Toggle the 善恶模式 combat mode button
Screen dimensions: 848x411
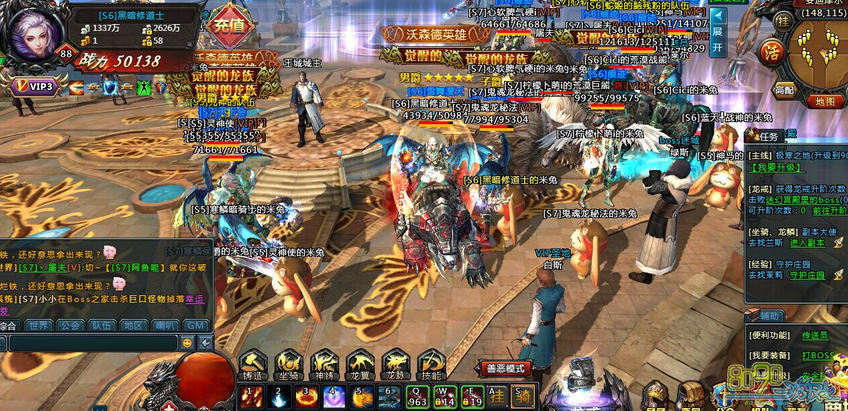506,368
